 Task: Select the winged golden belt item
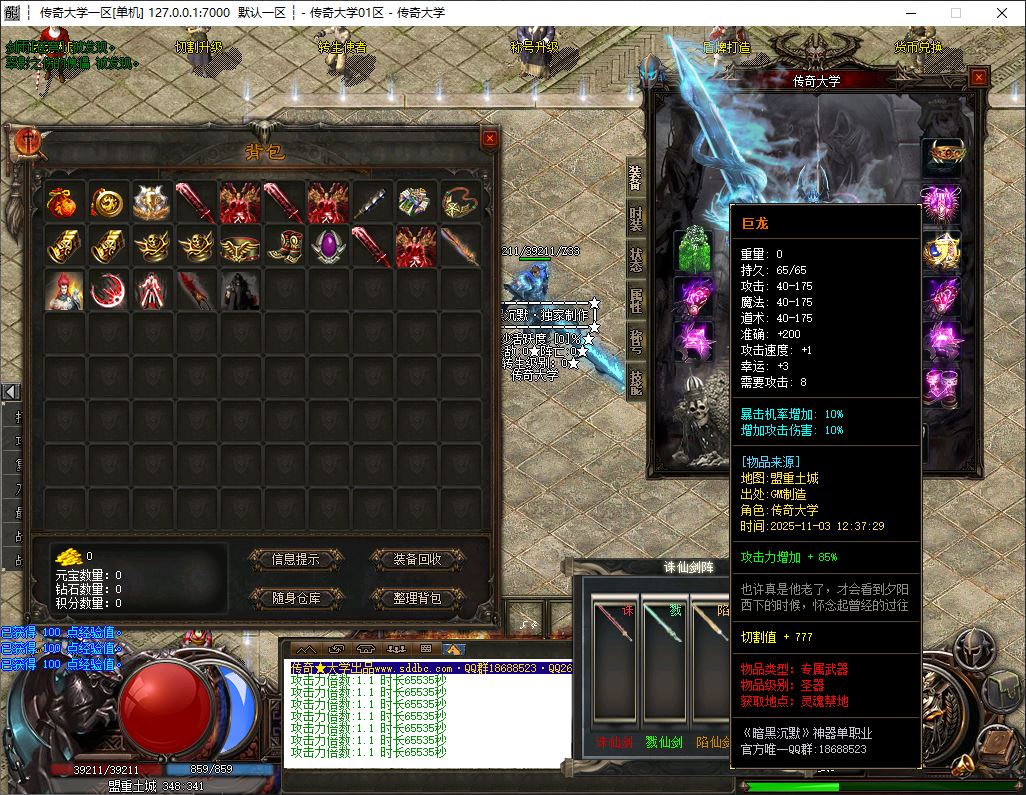pyautogui.click(x=241, y=245)
